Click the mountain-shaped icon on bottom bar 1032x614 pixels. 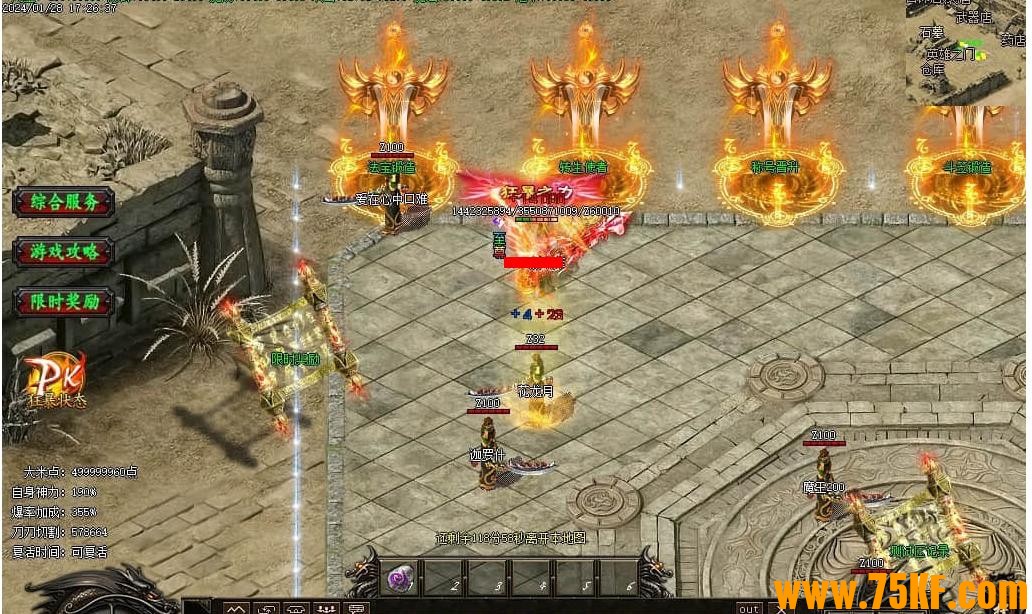[x=236, y=607]
